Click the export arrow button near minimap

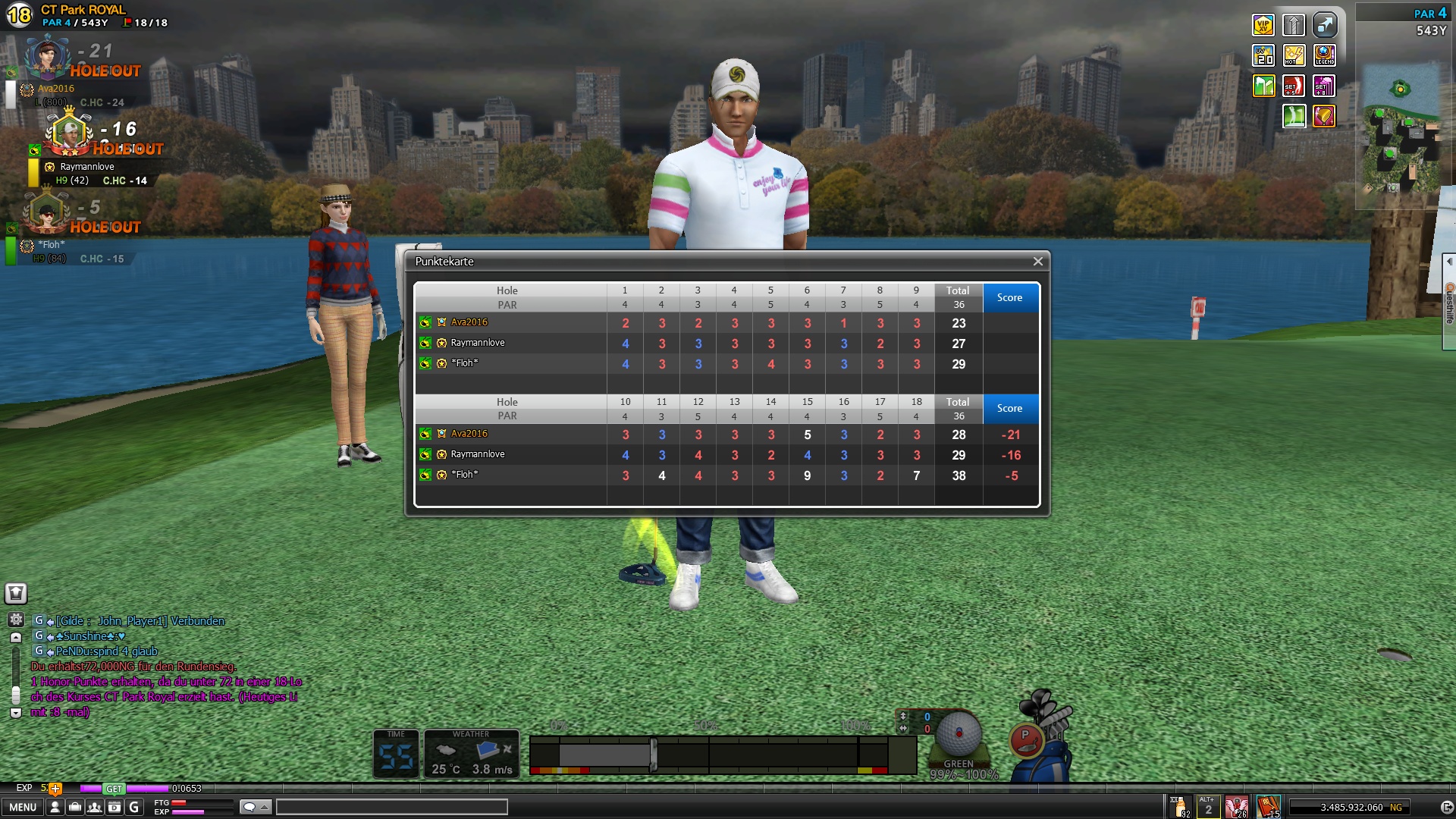(x=1325, y=25)
